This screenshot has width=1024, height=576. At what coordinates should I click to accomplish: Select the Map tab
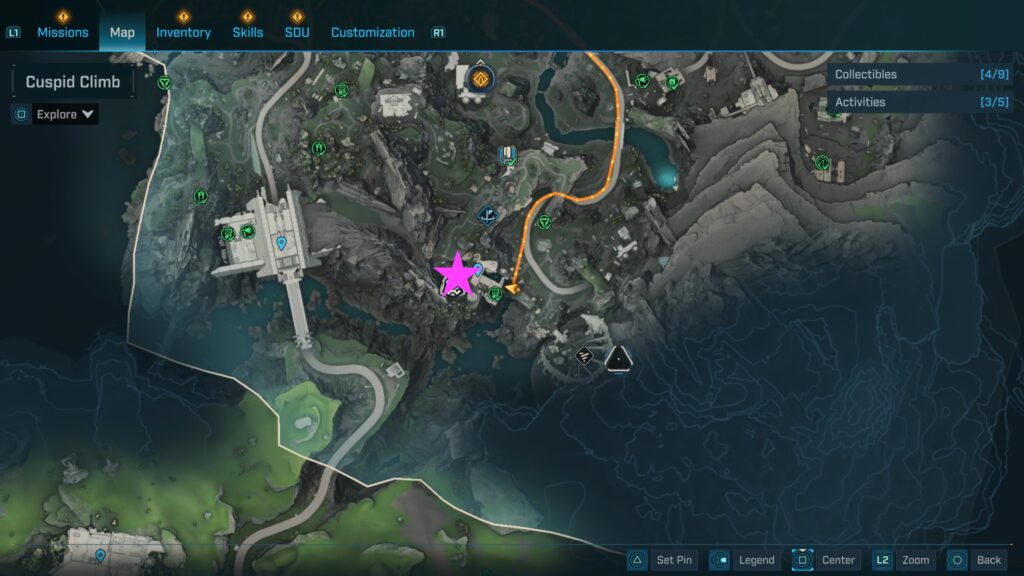click(122, 32)
